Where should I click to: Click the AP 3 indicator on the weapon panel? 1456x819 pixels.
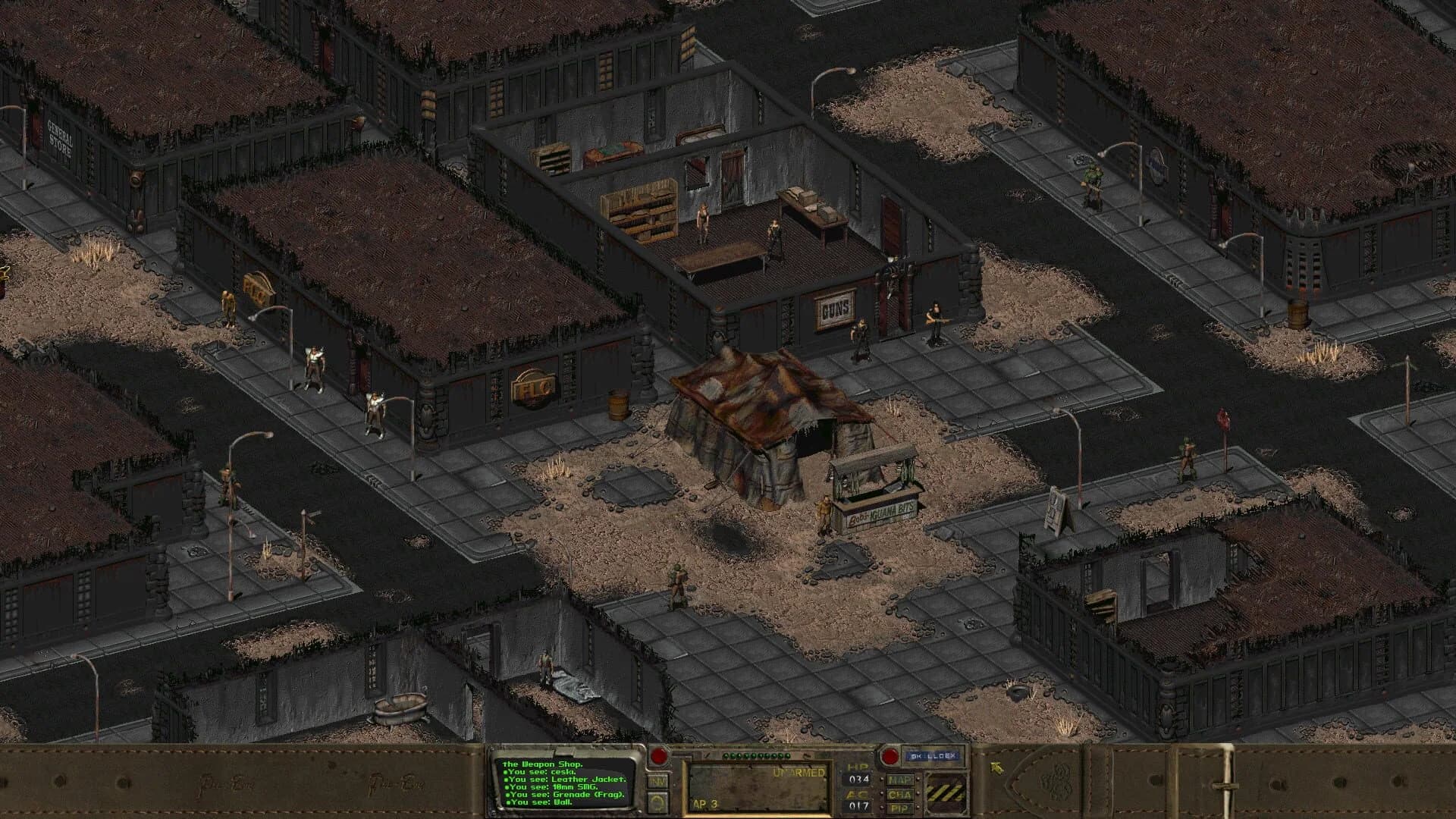(705, 804)
